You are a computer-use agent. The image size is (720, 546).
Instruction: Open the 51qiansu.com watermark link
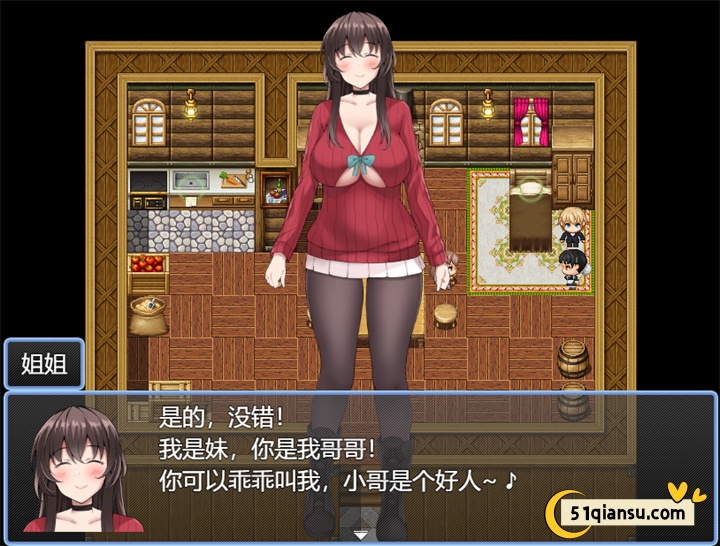[x=630, y=513]
